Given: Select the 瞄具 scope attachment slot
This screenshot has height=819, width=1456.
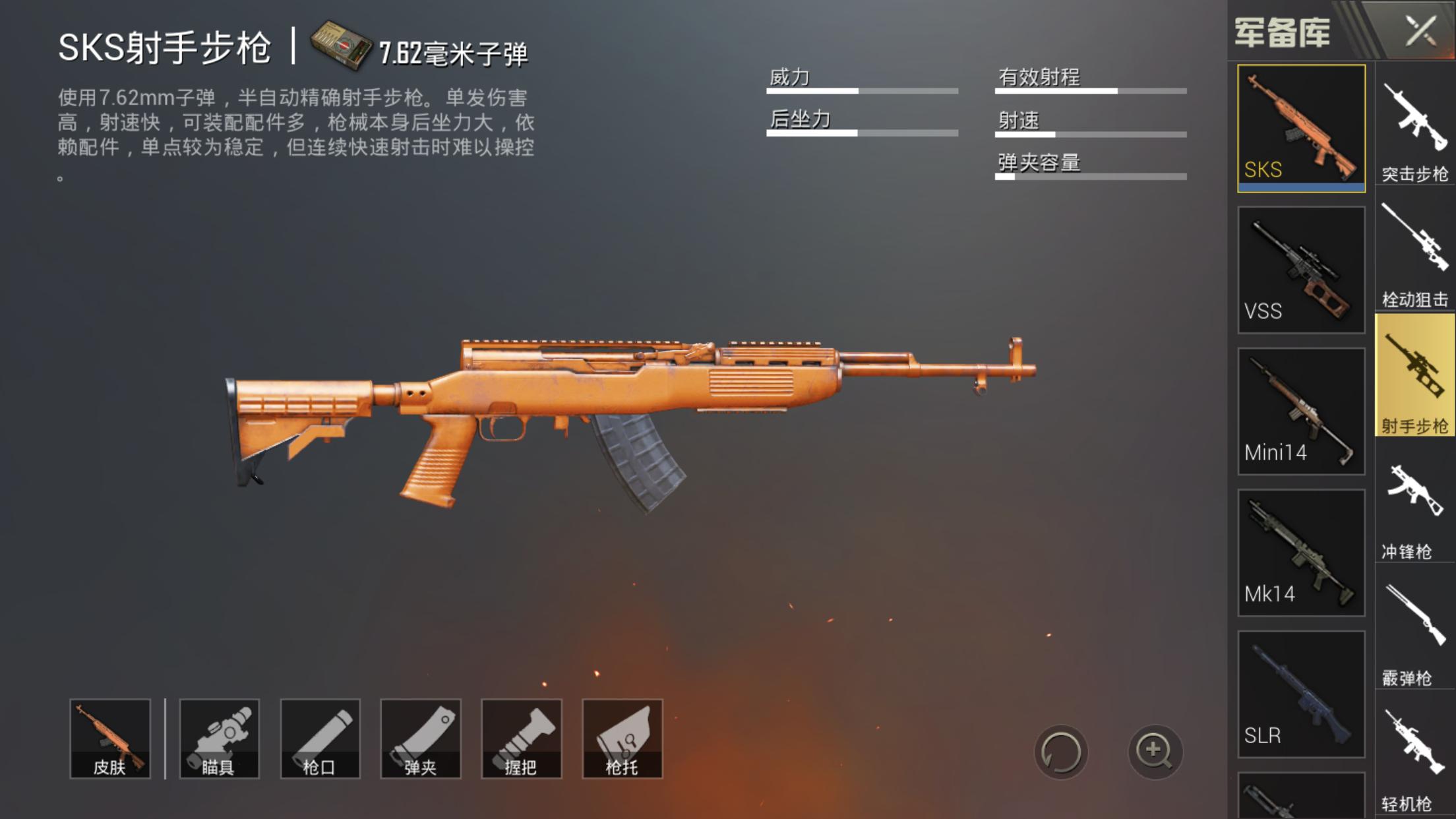Looking at the screenshot, I should point(220,738).
